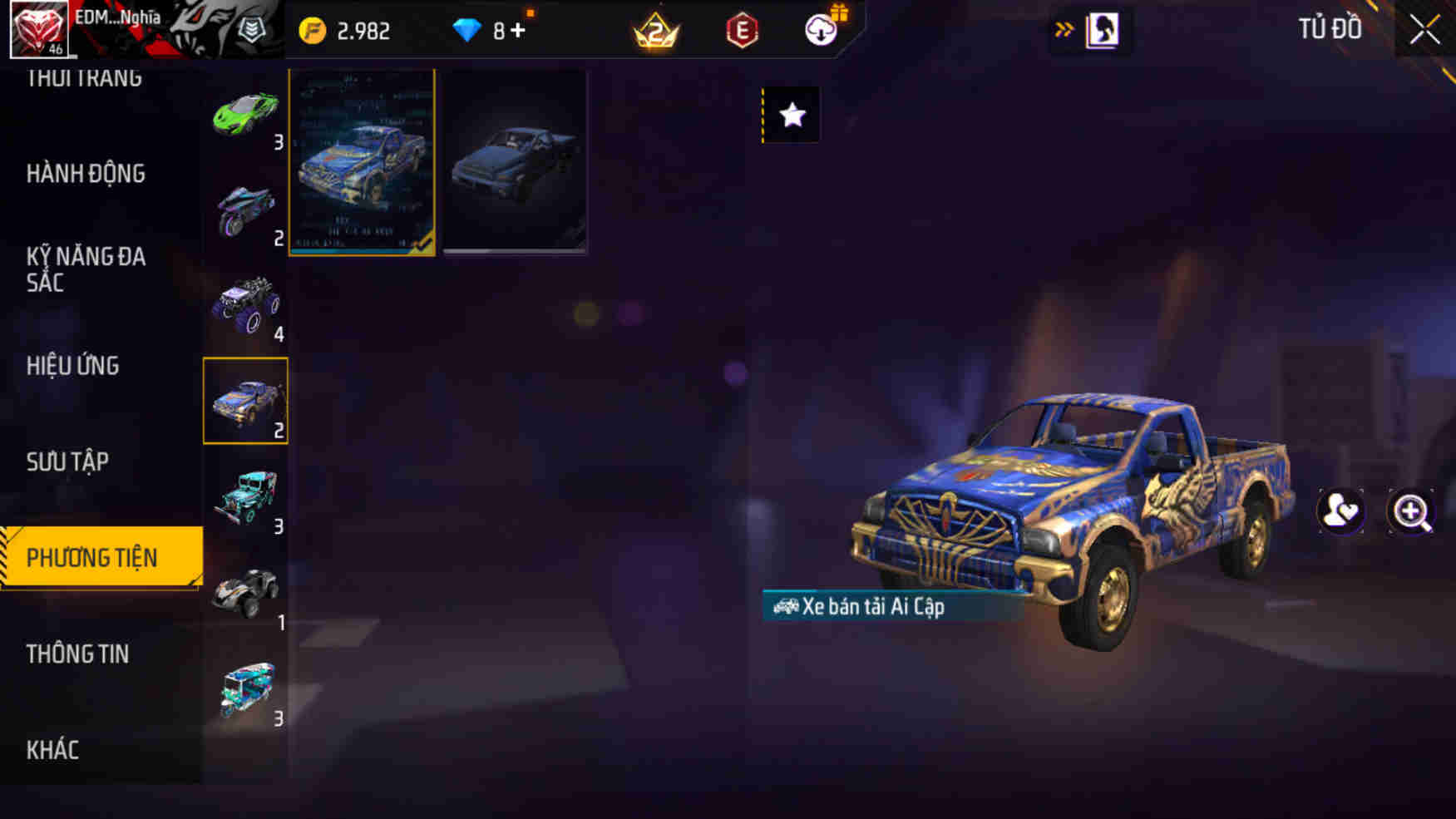1456x819 pixels.
Task: Click the gift-to-friend heart icon
Action: (1340, 513)
